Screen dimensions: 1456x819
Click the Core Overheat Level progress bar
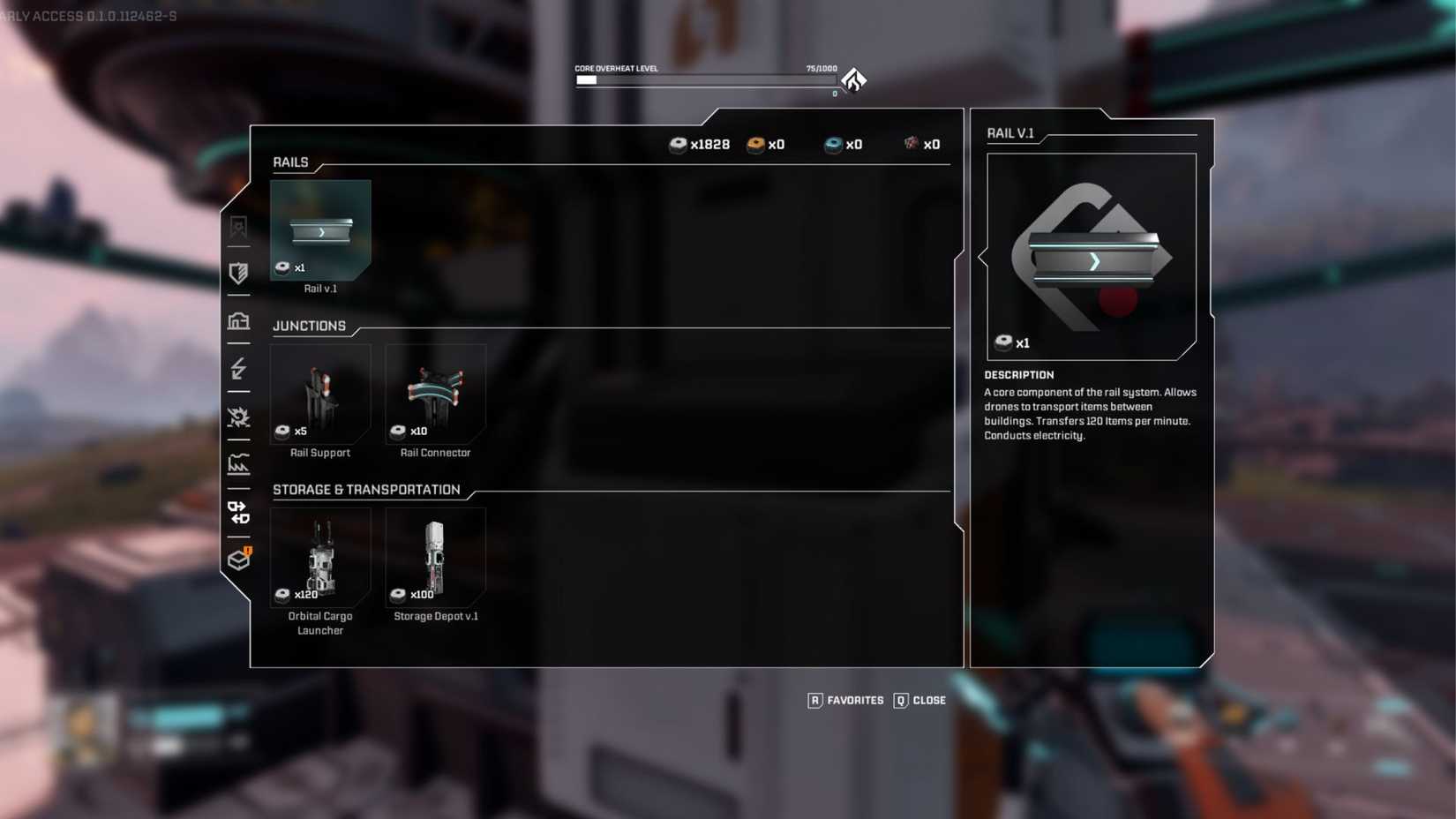(x=706, y=79)
